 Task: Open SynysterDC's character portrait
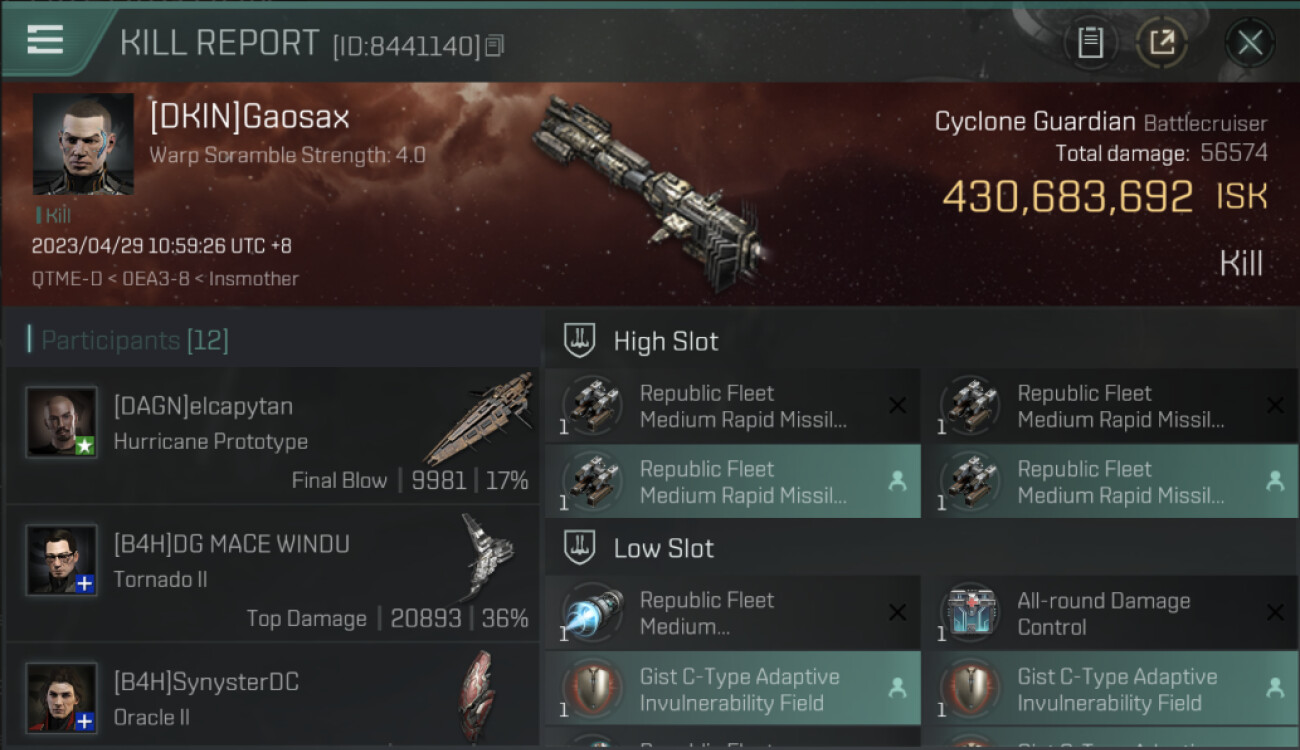click(62, 697)
